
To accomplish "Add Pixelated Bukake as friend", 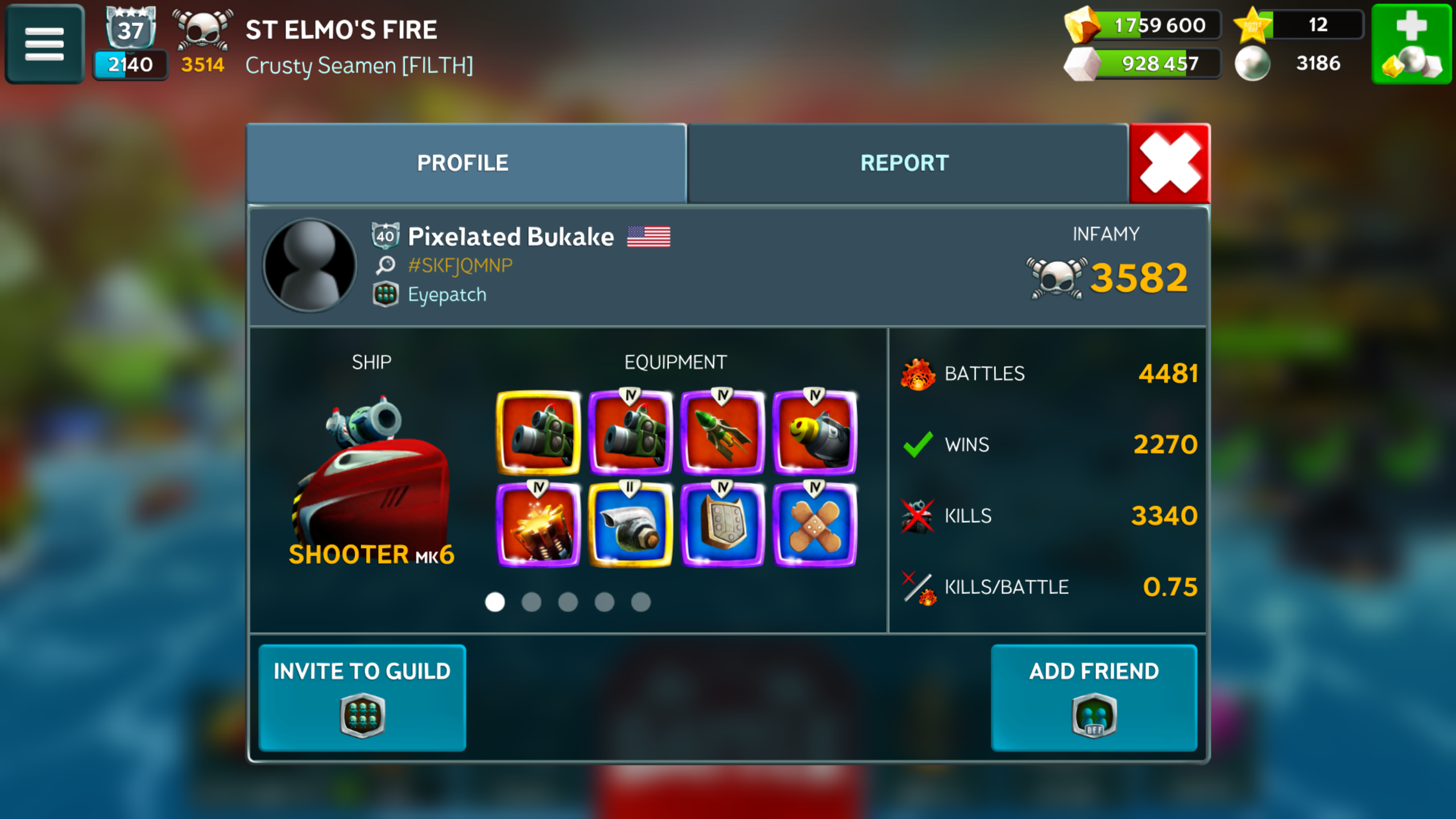I will 1093,697.
